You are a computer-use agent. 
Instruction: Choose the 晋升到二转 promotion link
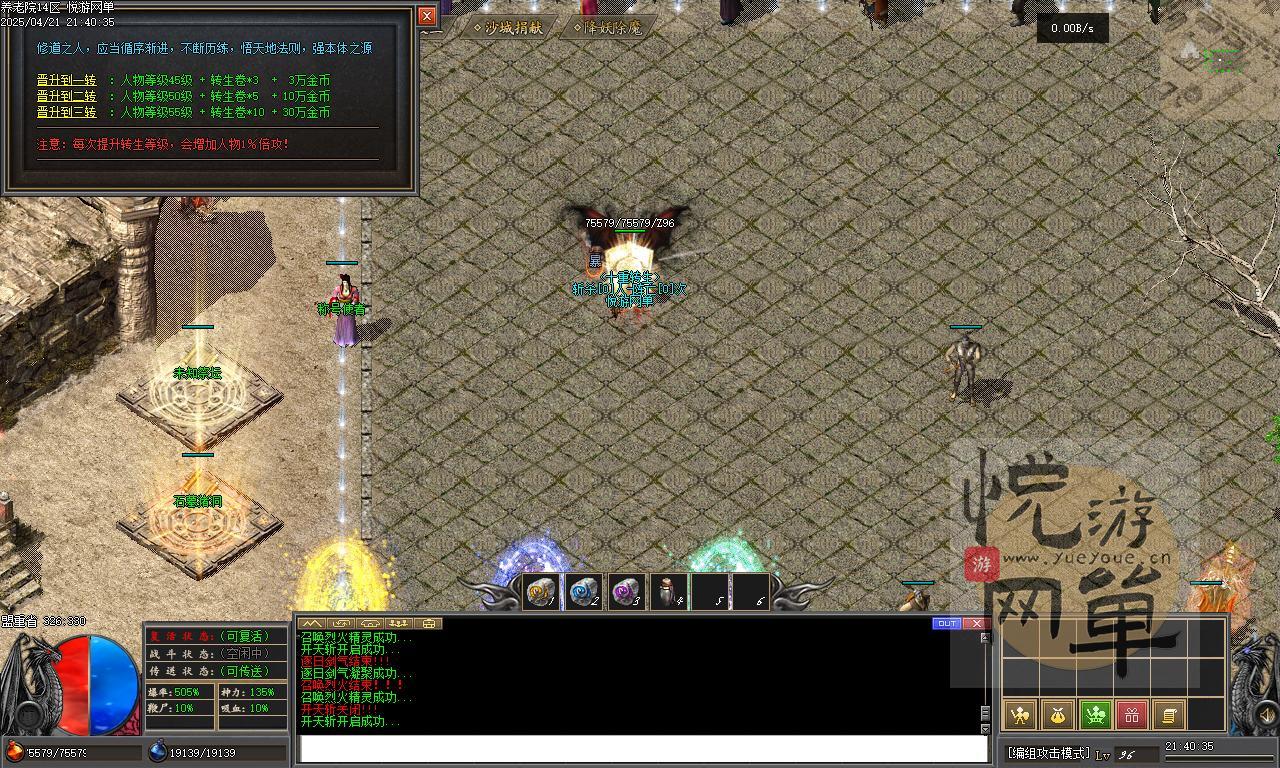click(x=66, y=97)
